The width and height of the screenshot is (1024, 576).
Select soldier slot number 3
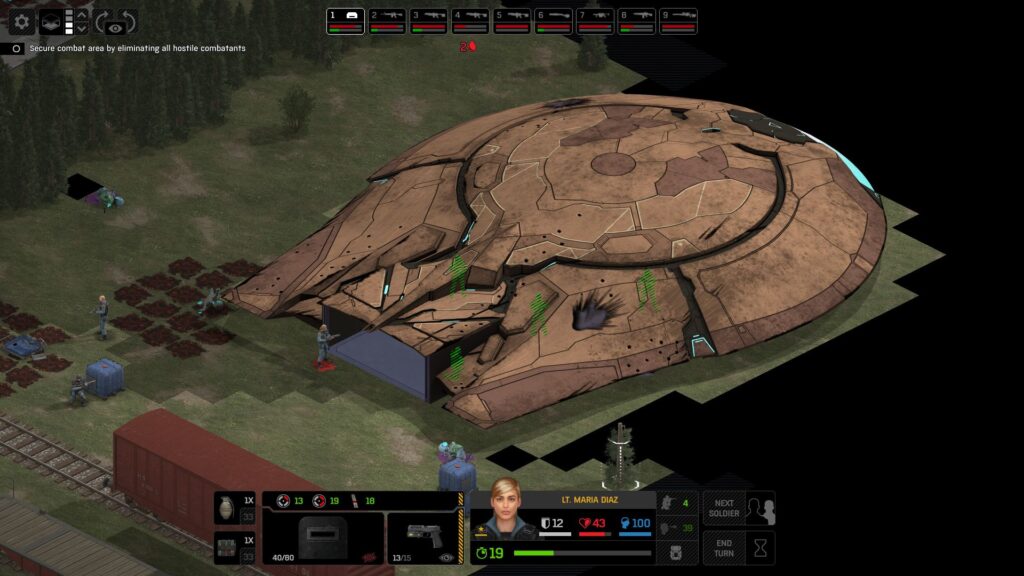(429, 20)
